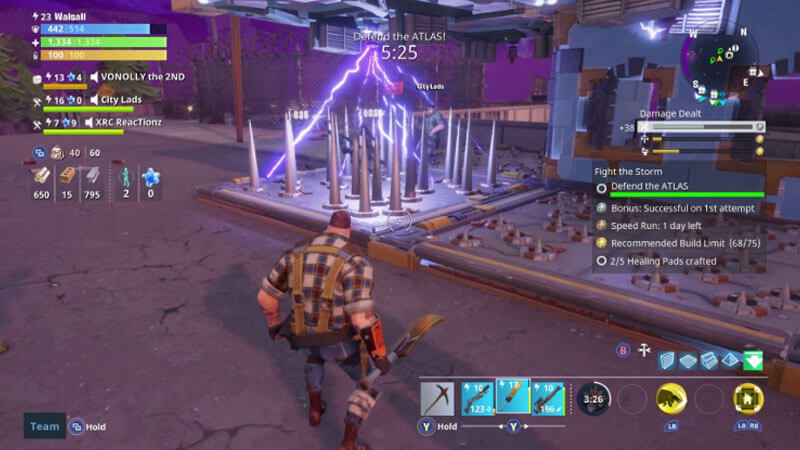The height and width of the screenshot is (450, 800).
Task: Choose the pyramid roof building piece icon
Action: [730, 361]
